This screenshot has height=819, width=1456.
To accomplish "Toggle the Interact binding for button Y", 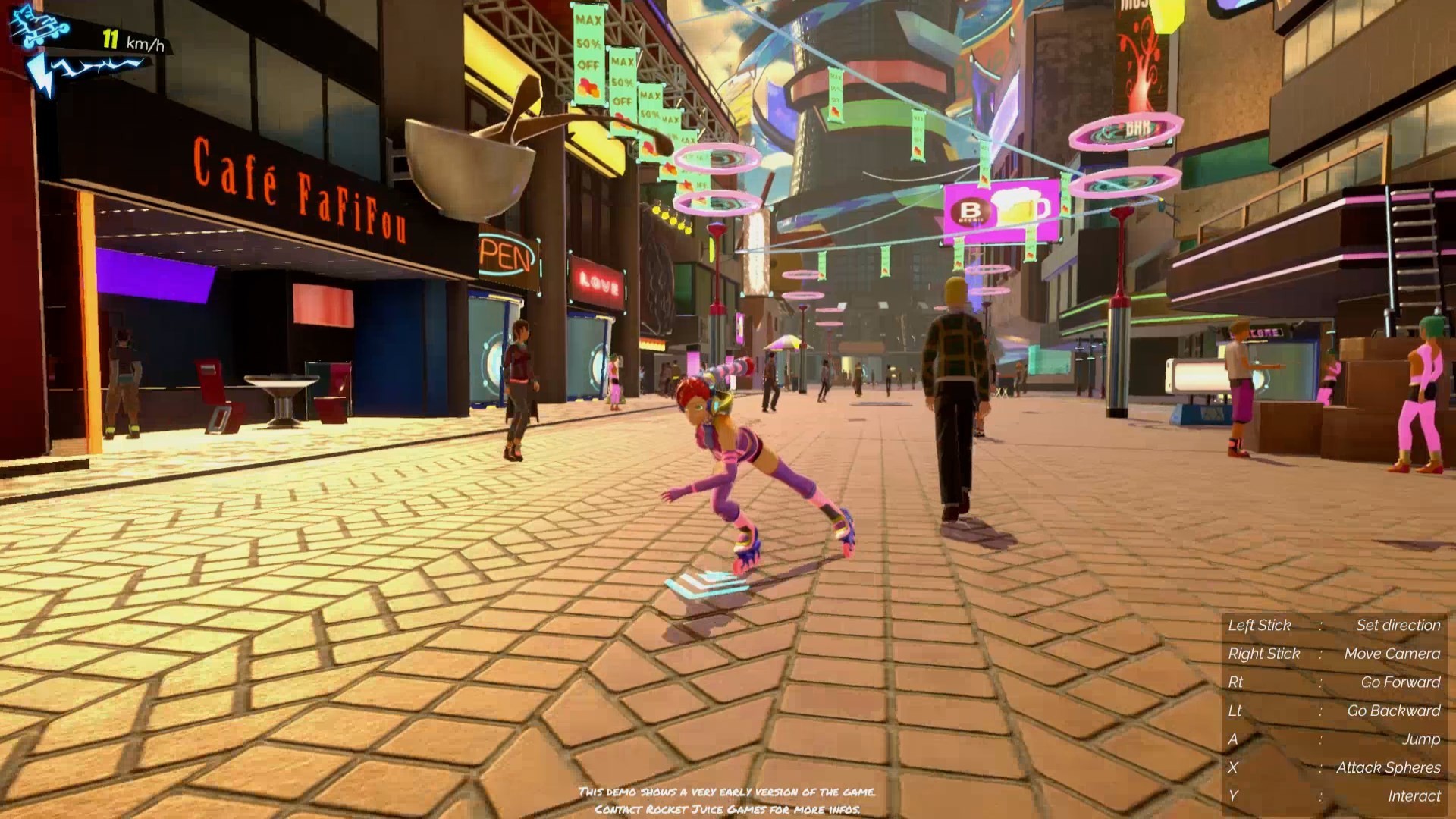I will point(1335,794).
